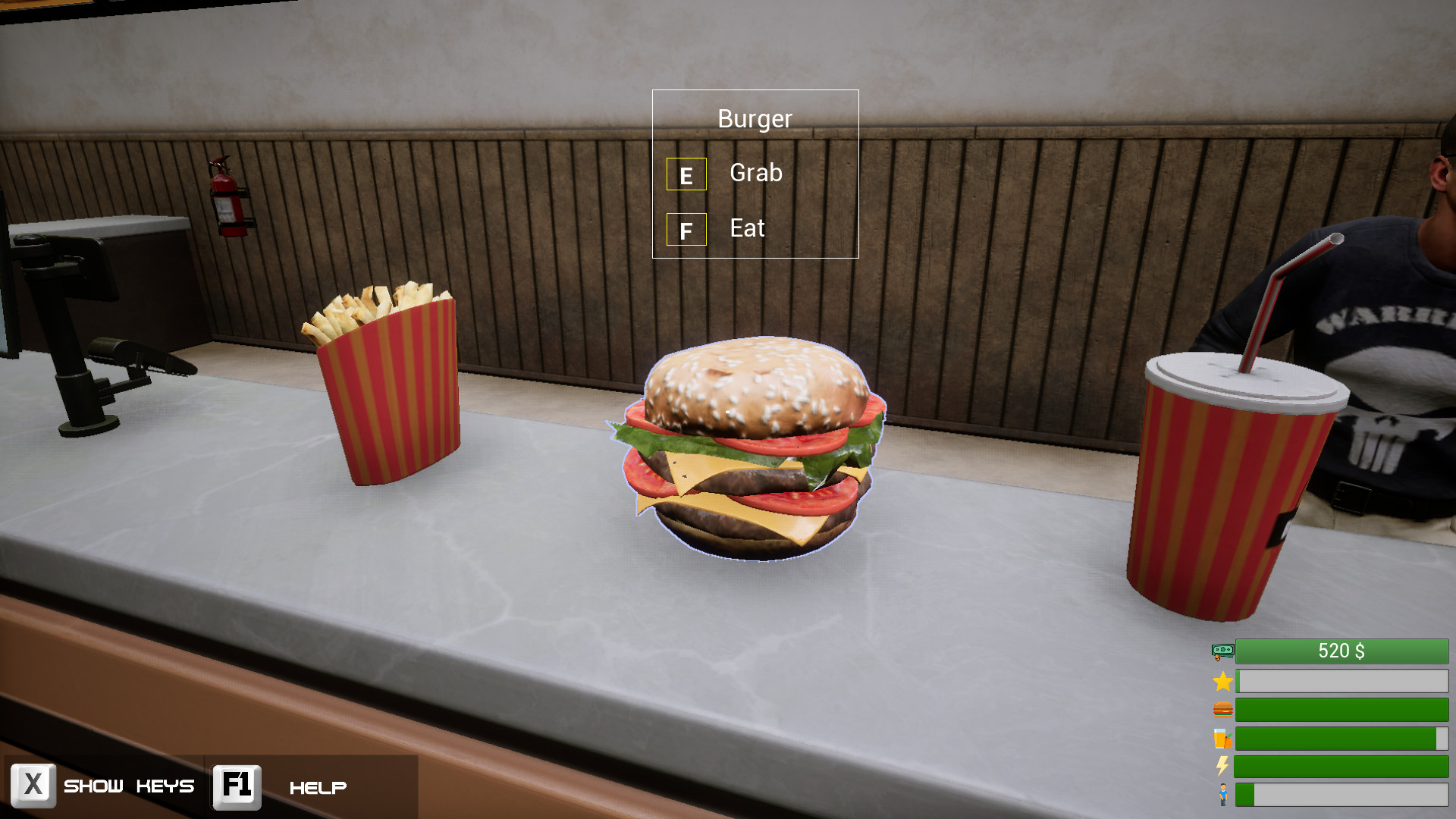Choose the F Eat option for the Burger

746,229
